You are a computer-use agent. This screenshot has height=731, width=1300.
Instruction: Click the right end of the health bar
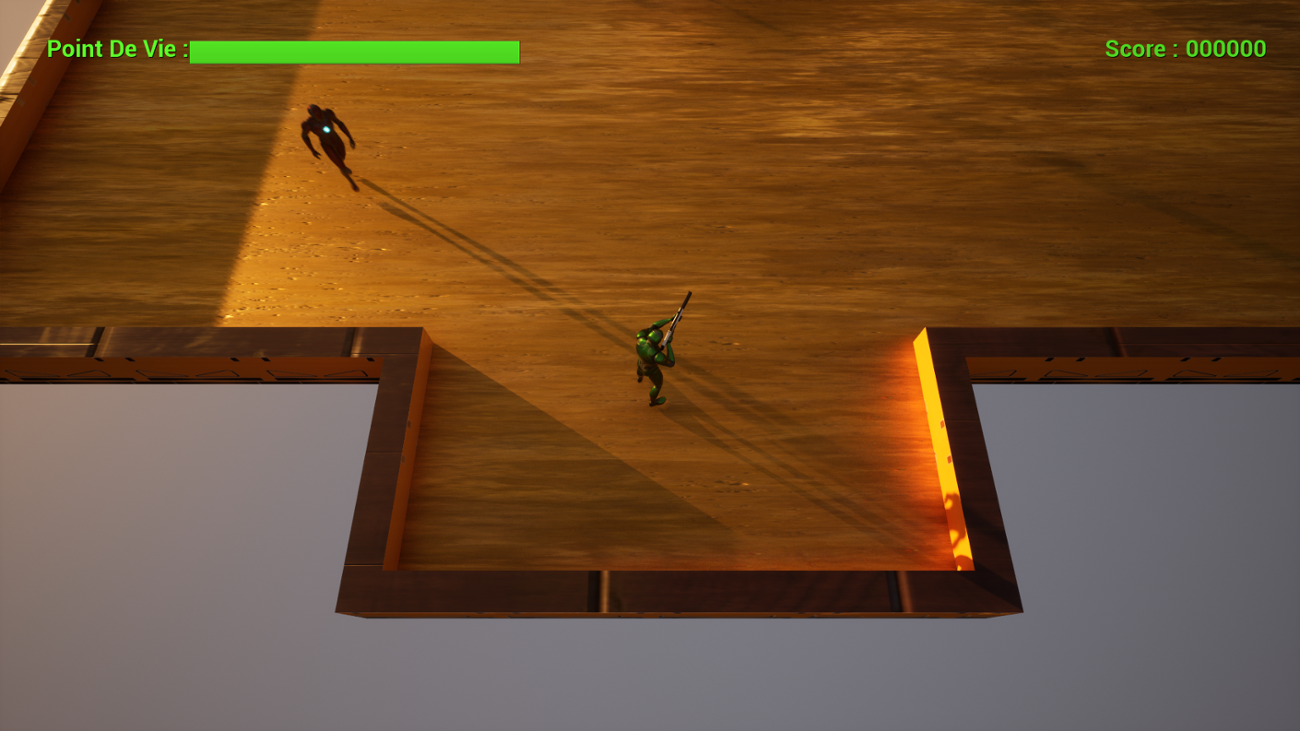516,51
